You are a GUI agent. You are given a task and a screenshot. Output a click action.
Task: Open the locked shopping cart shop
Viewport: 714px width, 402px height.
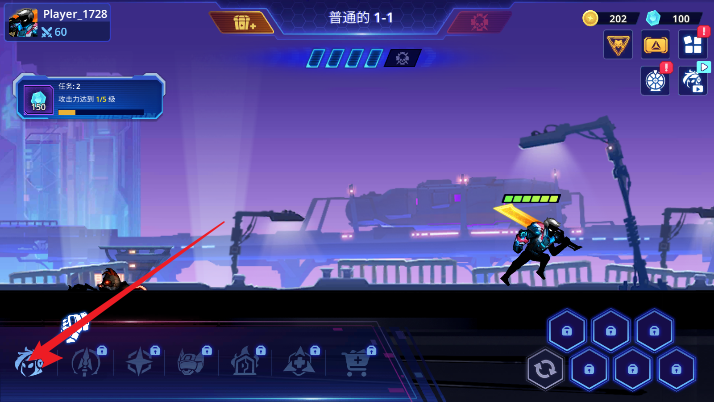357,361
